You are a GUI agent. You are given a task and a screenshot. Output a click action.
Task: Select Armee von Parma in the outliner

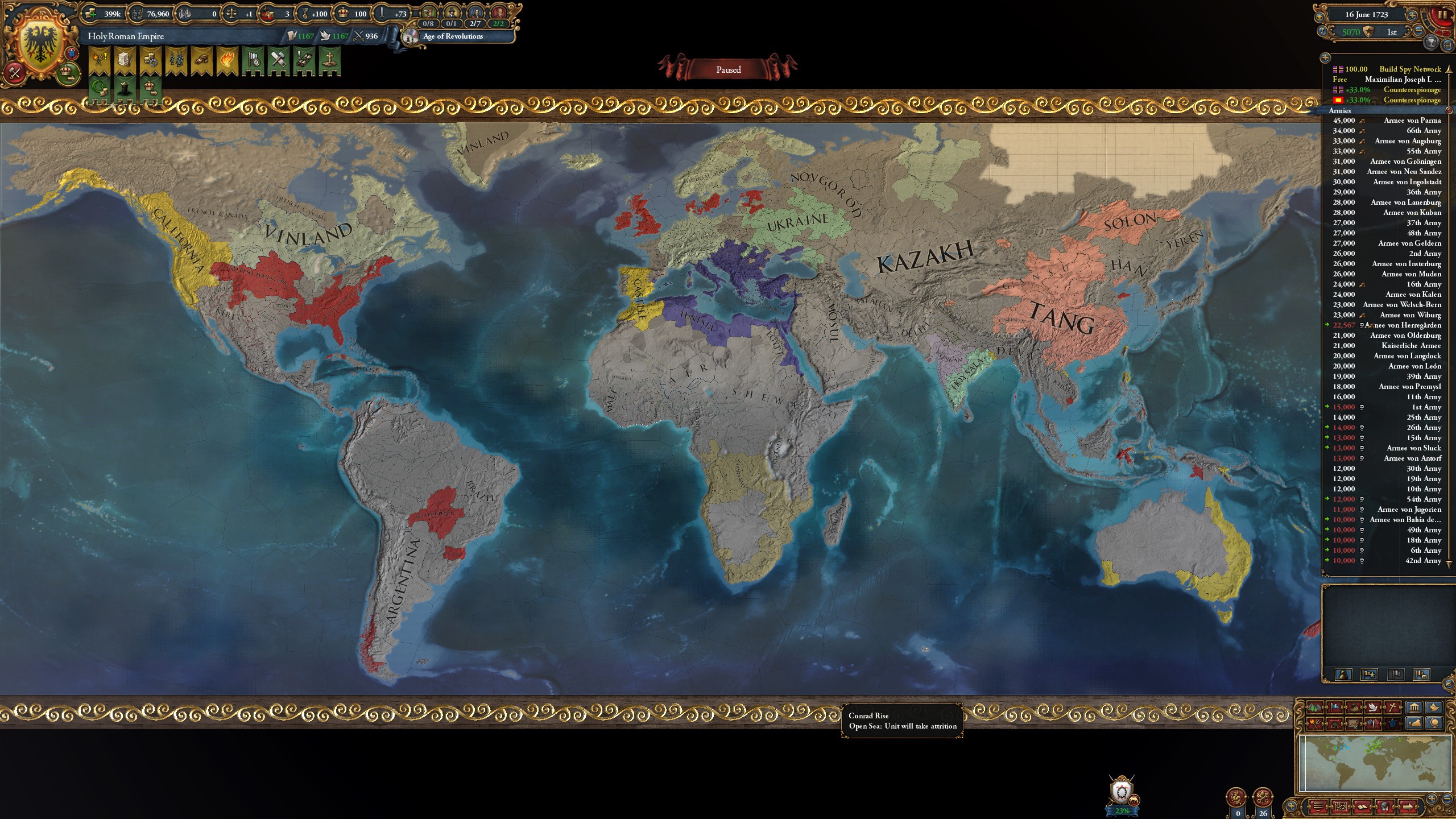coord(1419,121)
